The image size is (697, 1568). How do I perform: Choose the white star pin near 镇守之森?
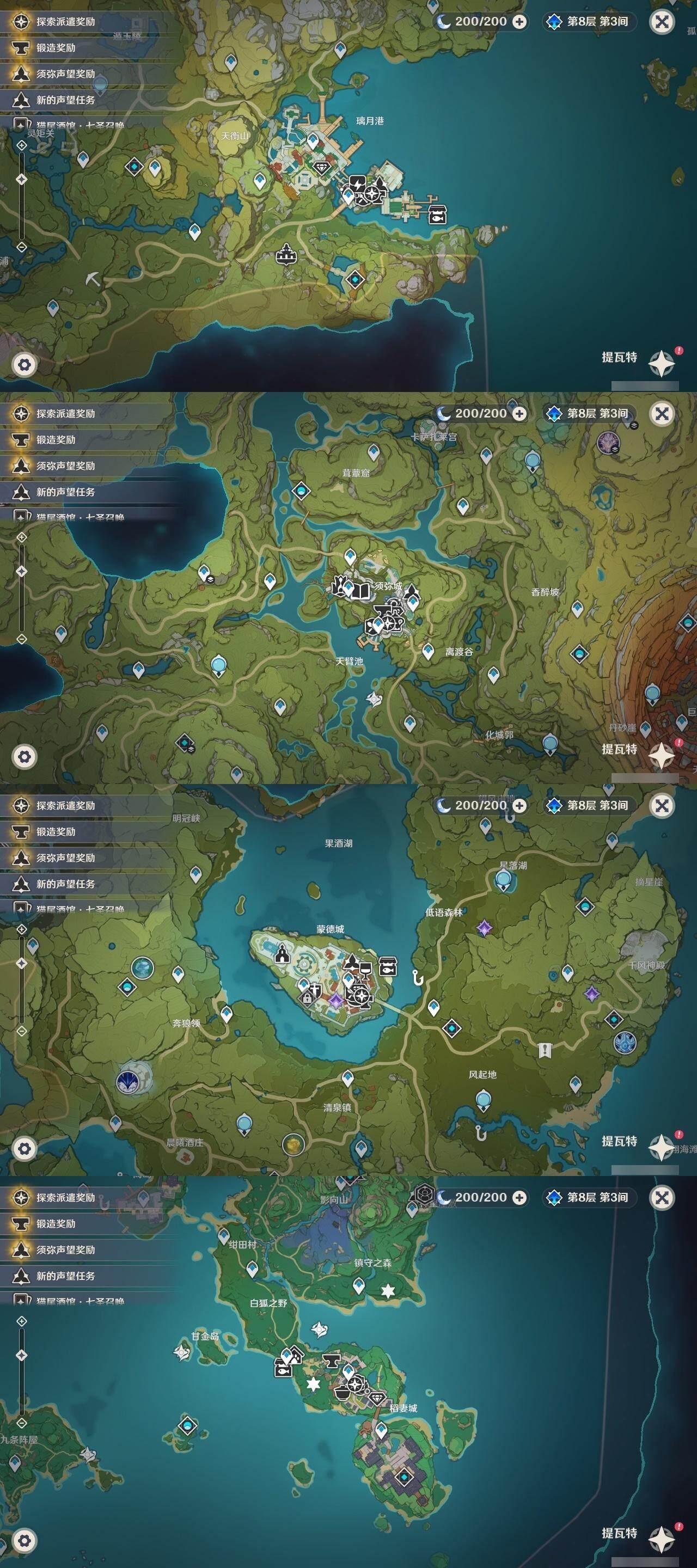[x=388, y=1290]
